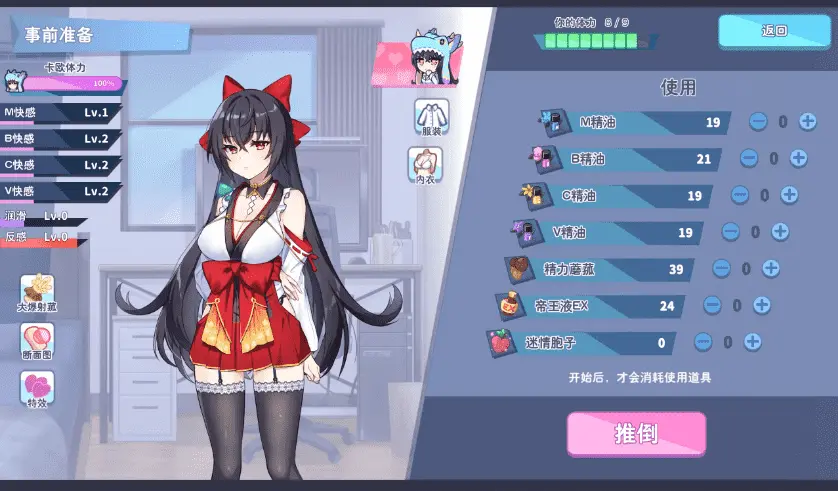The image size is (838, 491).
Task: Add one 帝王液EX item
Action: [761, 305]
